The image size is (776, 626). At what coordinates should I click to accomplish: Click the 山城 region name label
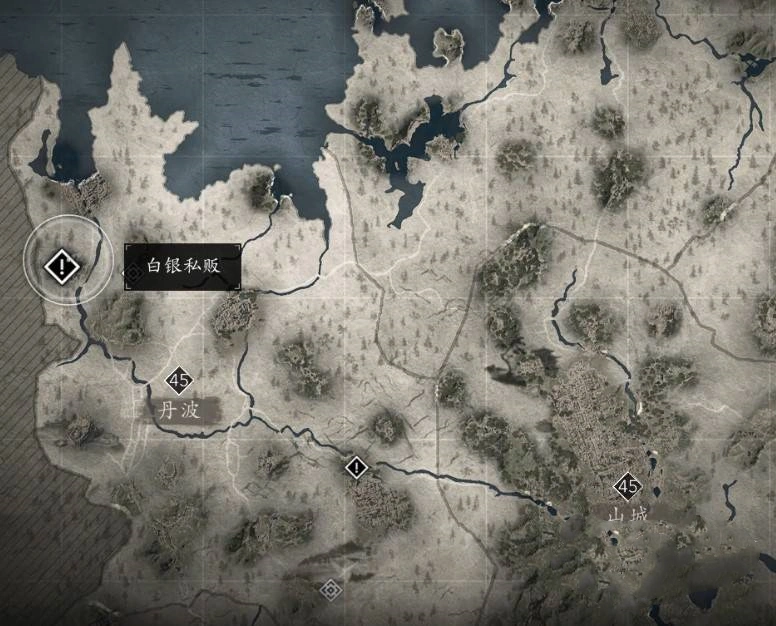point(628,515)
